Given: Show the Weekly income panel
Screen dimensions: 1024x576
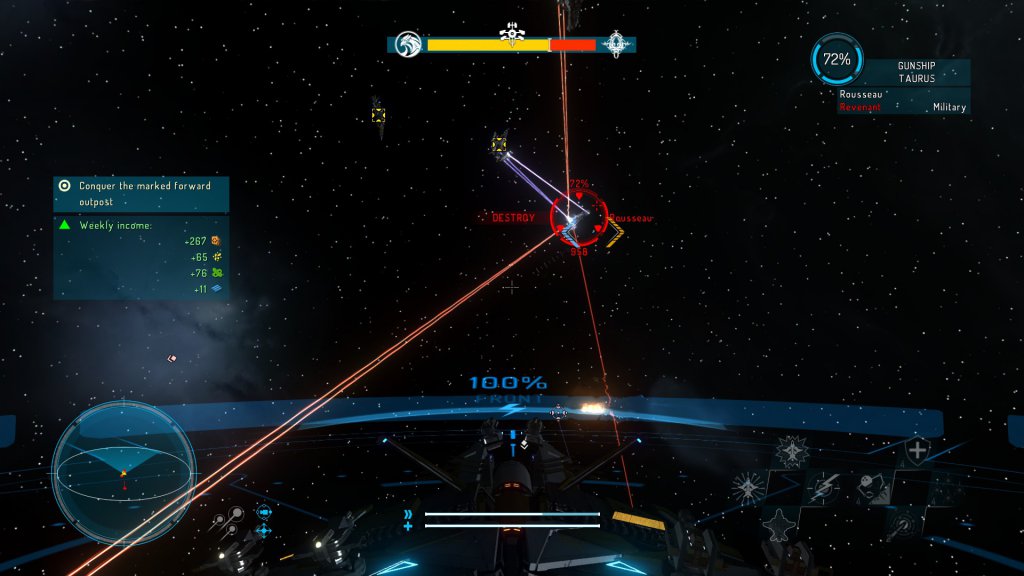Looking at the screenshot, I should point(140,257).
